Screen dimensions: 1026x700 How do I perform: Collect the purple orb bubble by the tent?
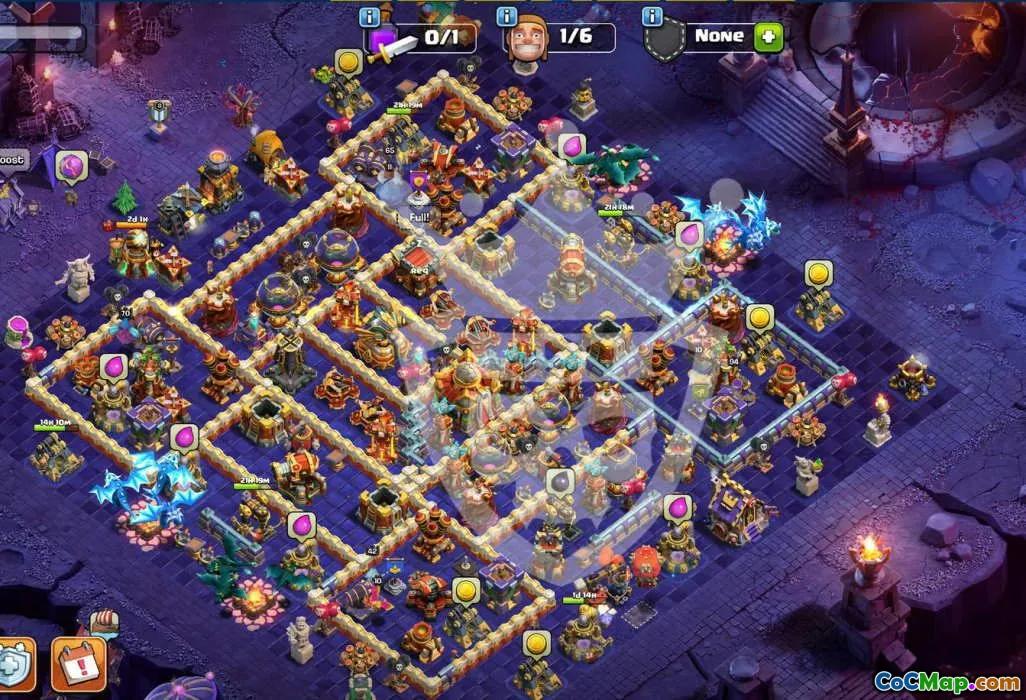tap(72, 166)
